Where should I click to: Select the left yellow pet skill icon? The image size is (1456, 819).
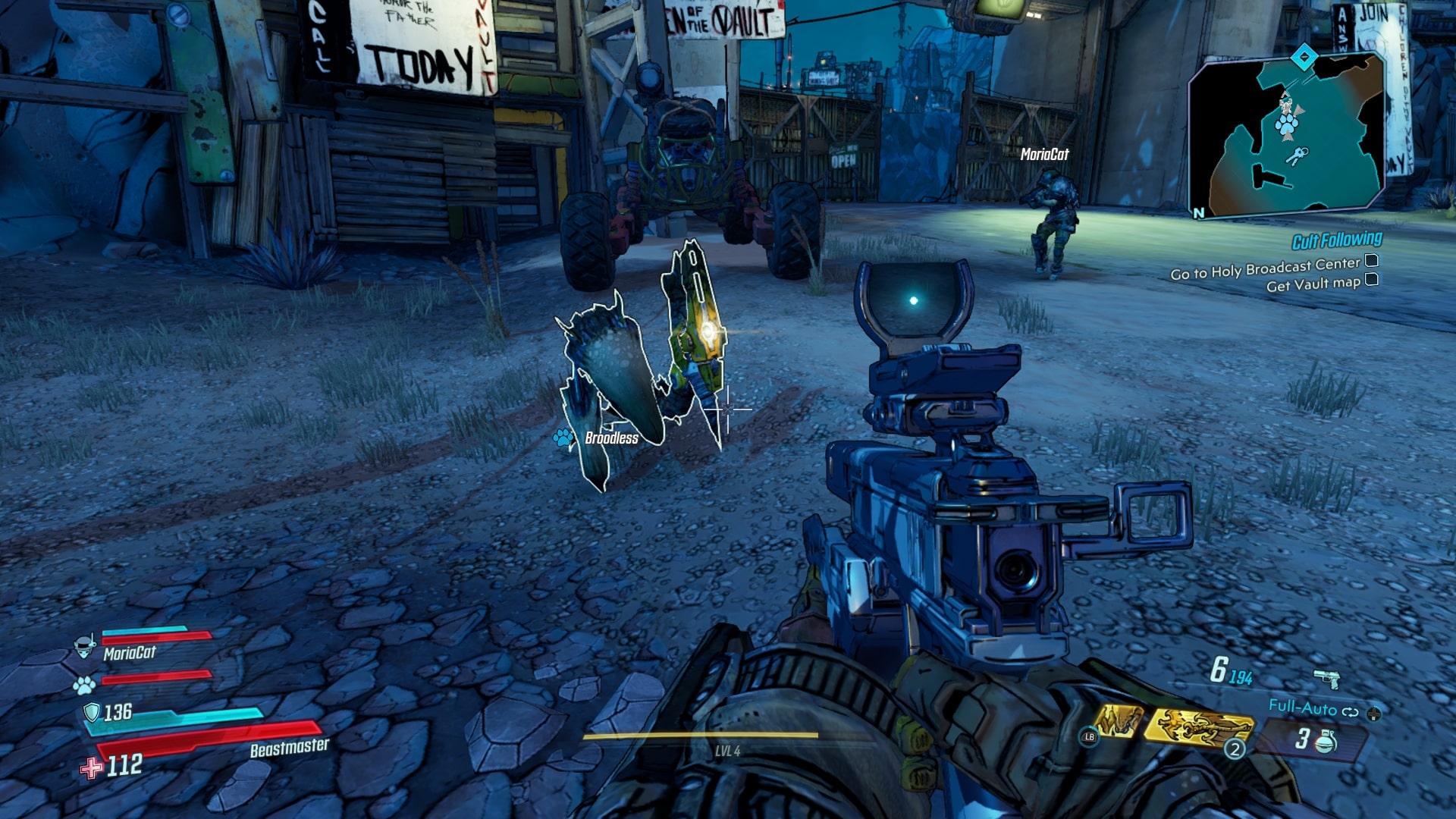tap(1118, 720)
